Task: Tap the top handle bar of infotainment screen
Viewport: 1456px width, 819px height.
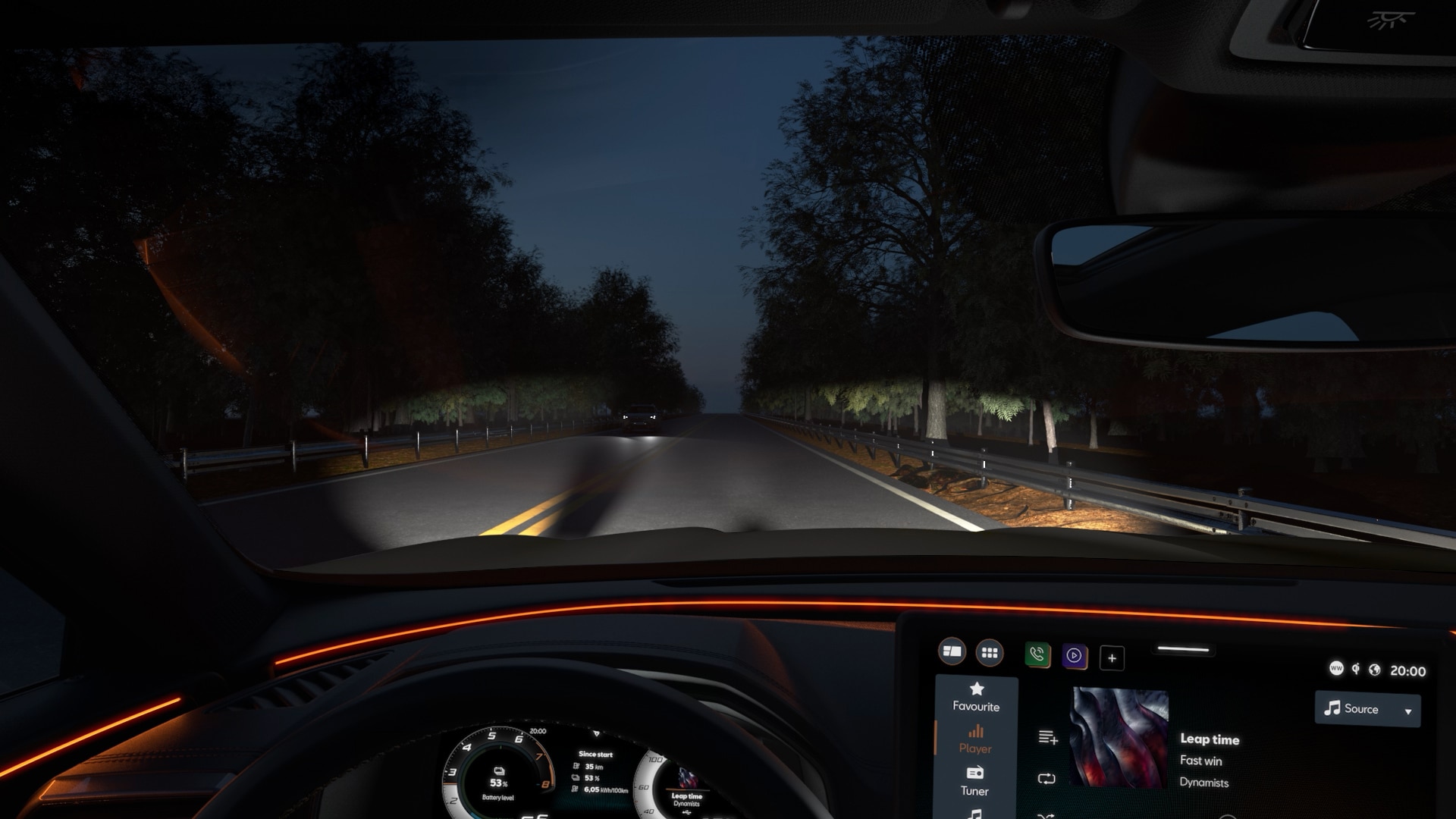Action: 1183,649
